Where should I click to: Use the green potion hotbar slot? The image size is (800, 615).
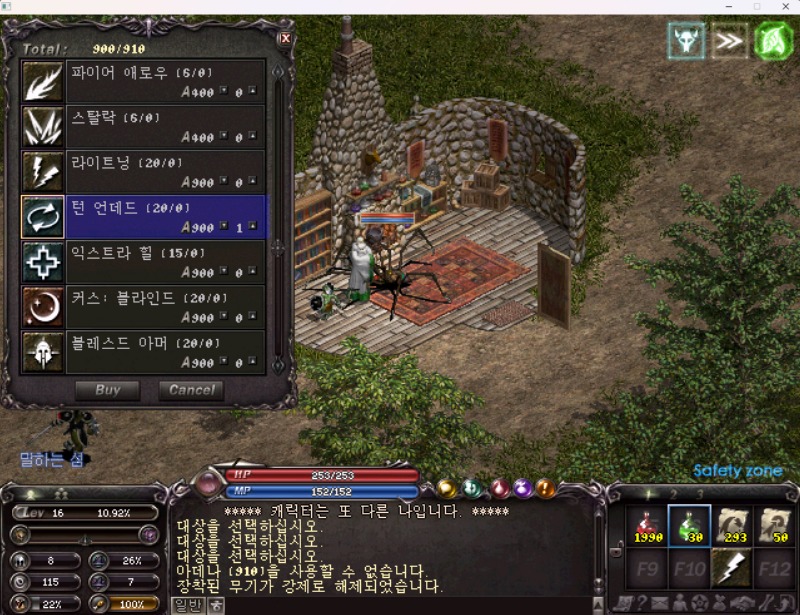coord(690,526)
